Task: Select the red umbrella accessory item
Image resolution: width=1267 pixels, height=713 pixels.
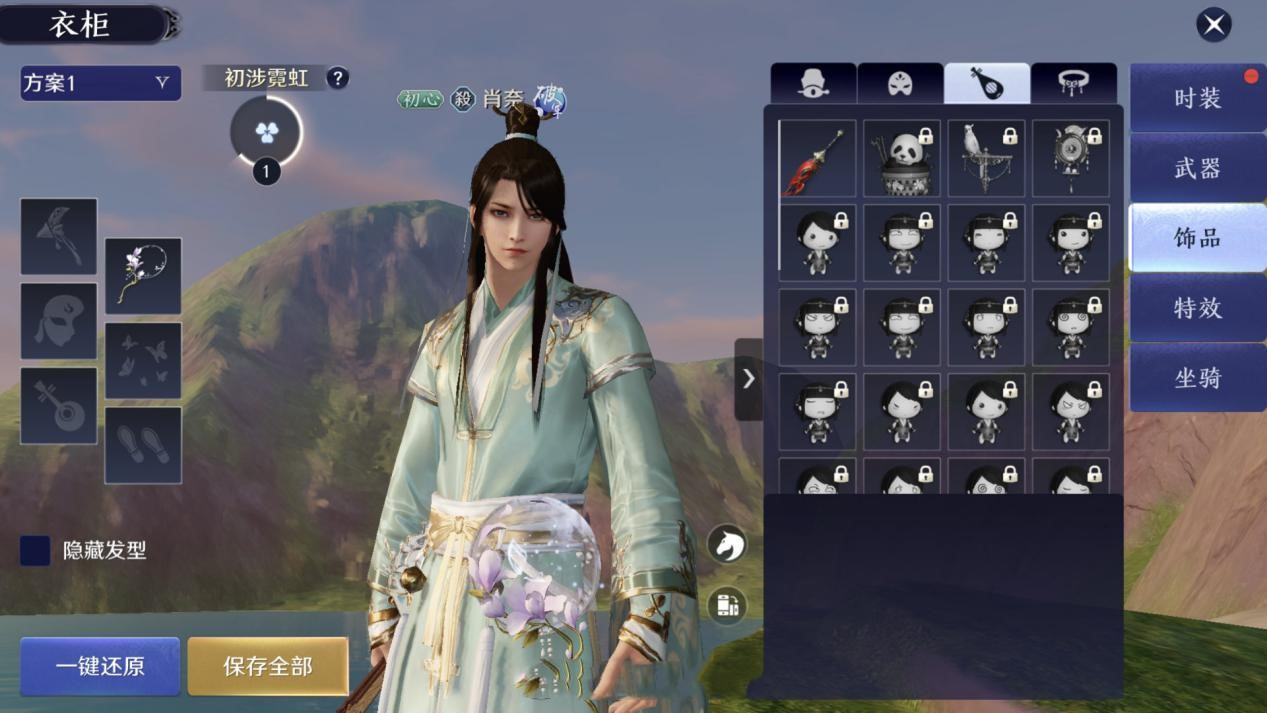Action: pyautogui.click(x=818, y=159)
